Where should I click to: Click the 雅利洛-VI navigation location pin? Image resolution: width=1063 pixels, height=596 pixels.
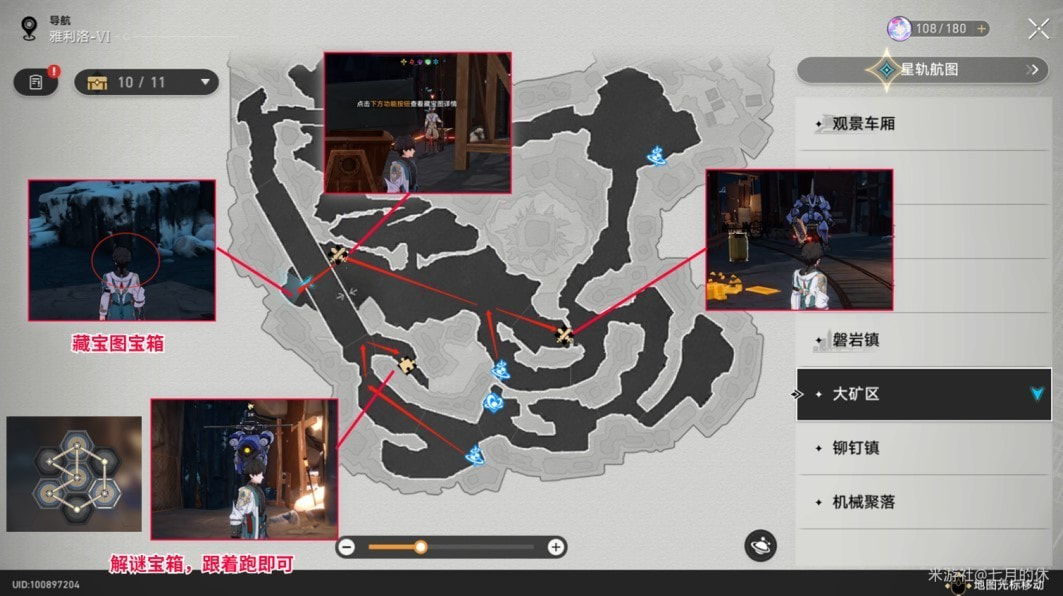pos(29,28)
